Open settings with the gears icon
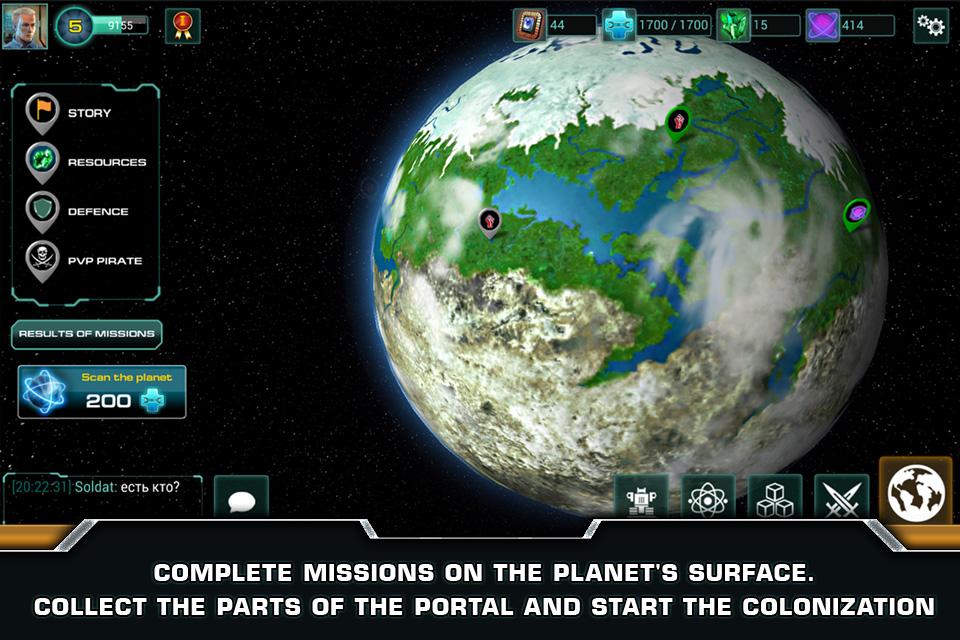Viewport: 960px width, 640px height. (x=931, y=26)
